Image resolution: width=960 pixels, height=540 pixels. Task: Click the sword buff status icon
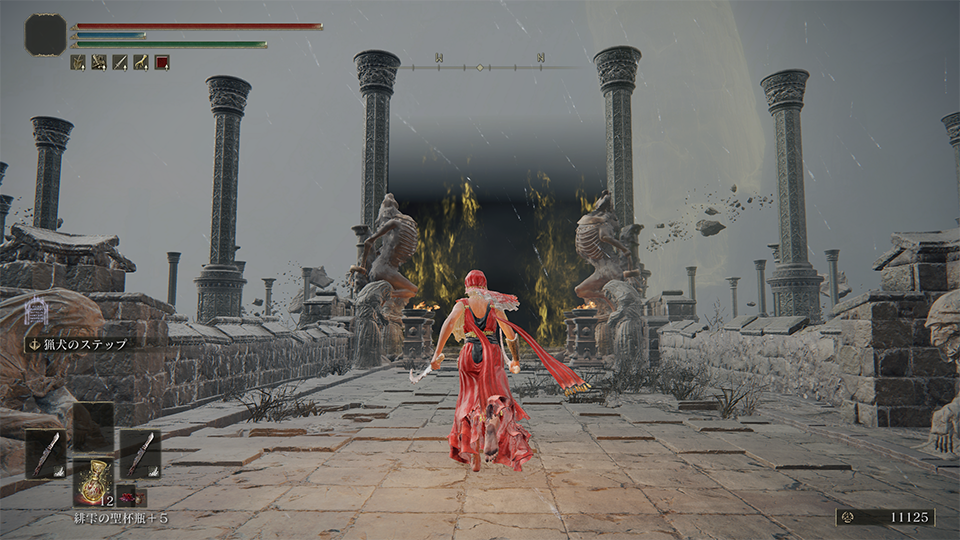coord(120,62)
